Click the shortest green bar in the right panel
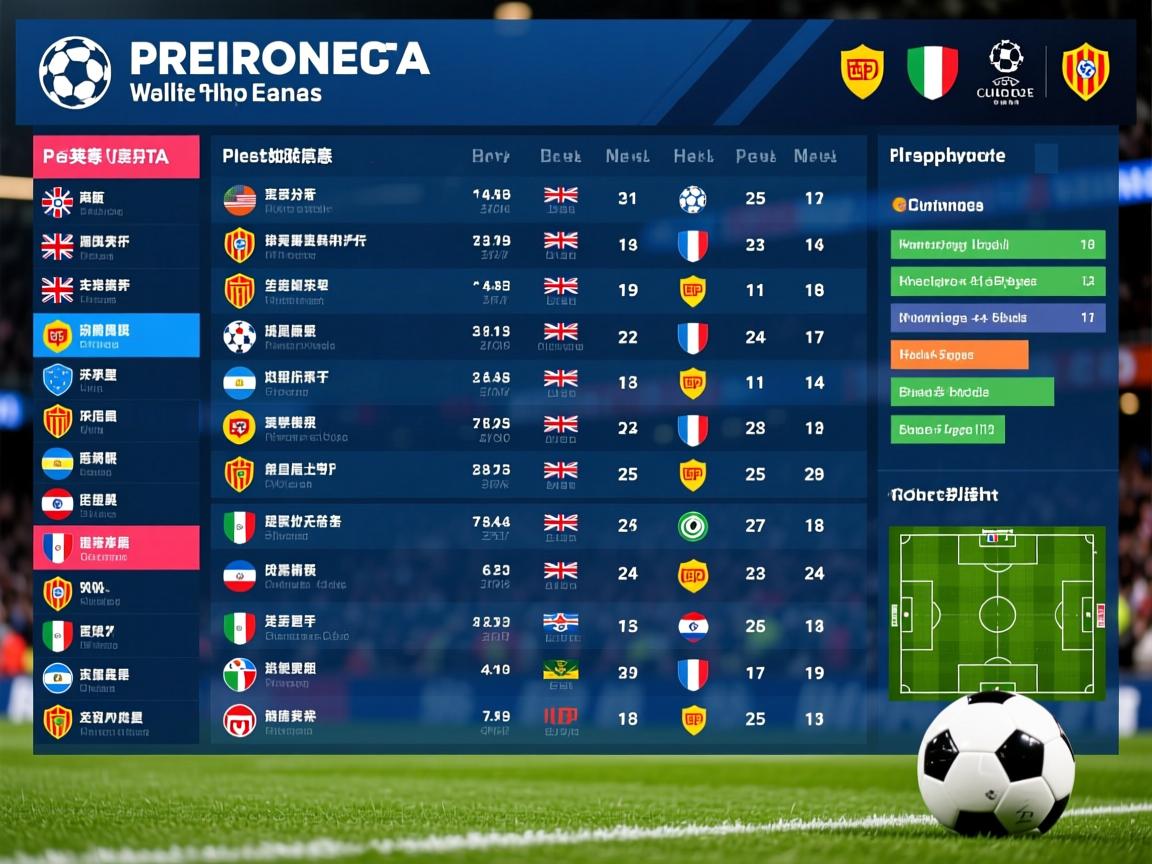Screen dimensions: 1152x864 pos(947,430)
